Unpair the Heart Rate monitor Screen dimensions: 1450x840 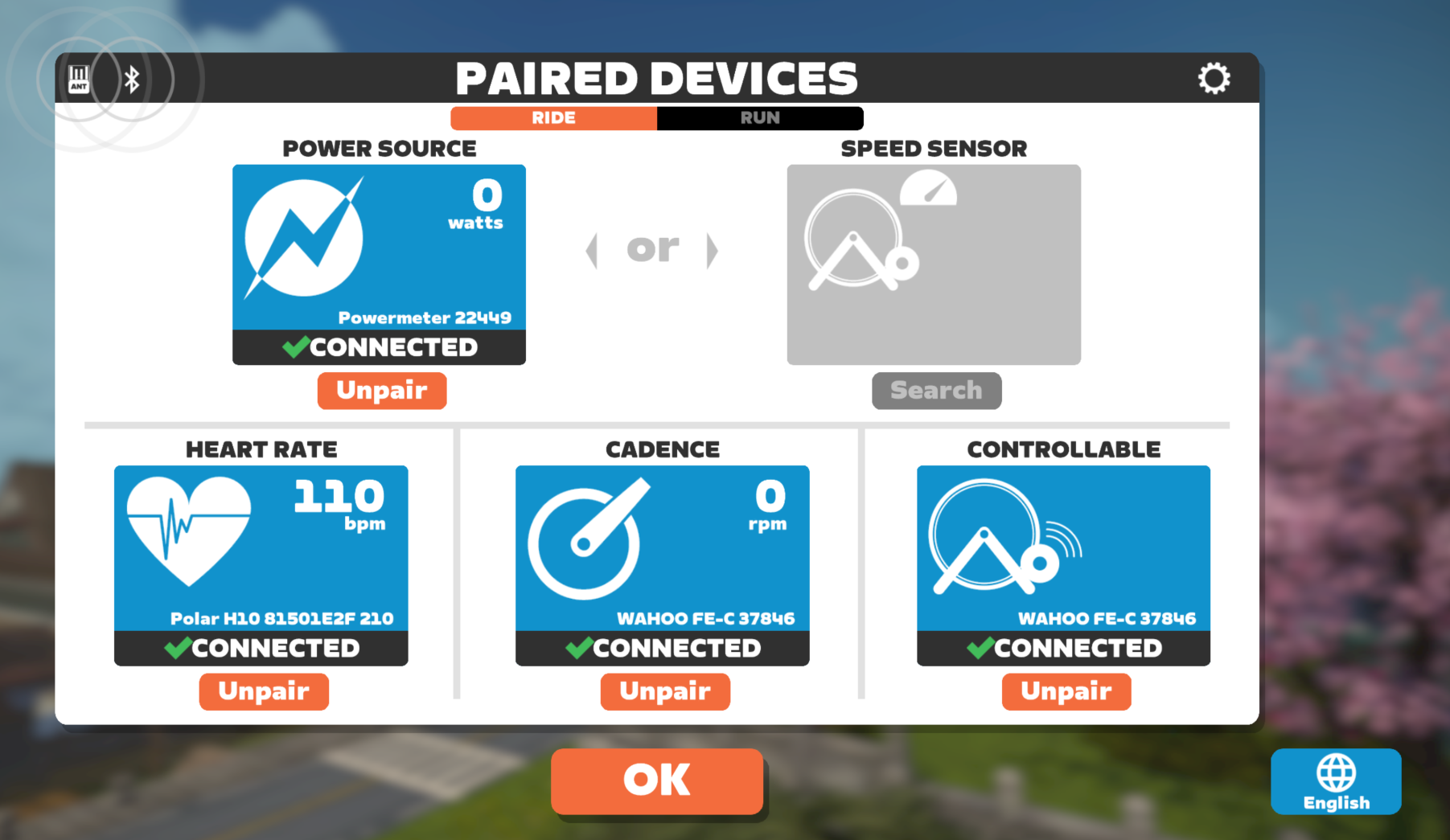264,691
